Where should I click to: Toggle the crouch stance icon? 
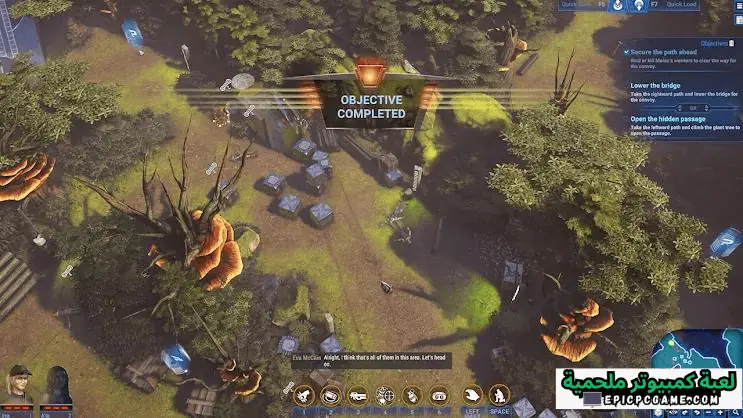point(499,396)
